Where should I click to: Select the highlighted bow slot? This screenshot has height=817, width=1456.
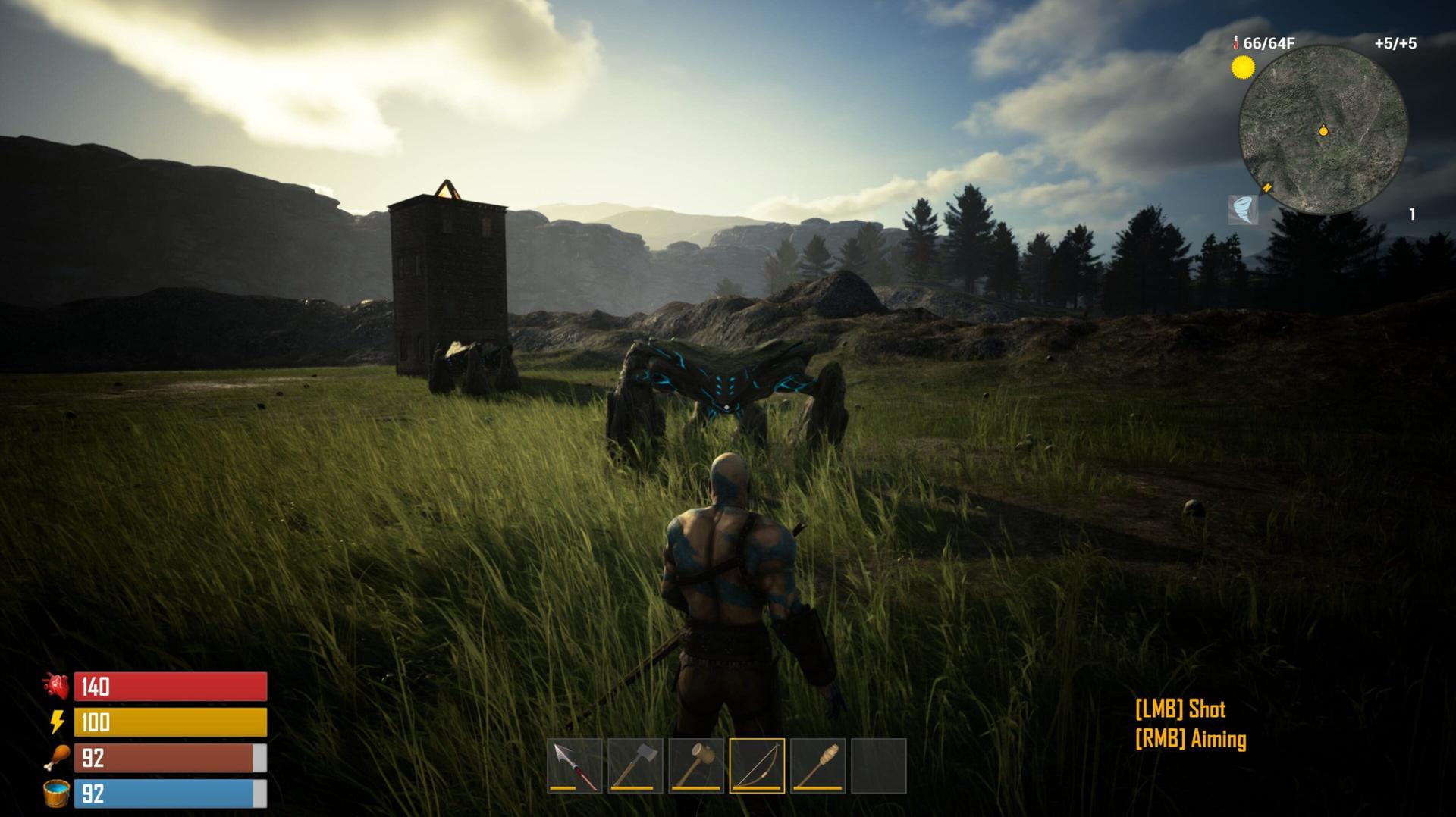pos(757,765)
